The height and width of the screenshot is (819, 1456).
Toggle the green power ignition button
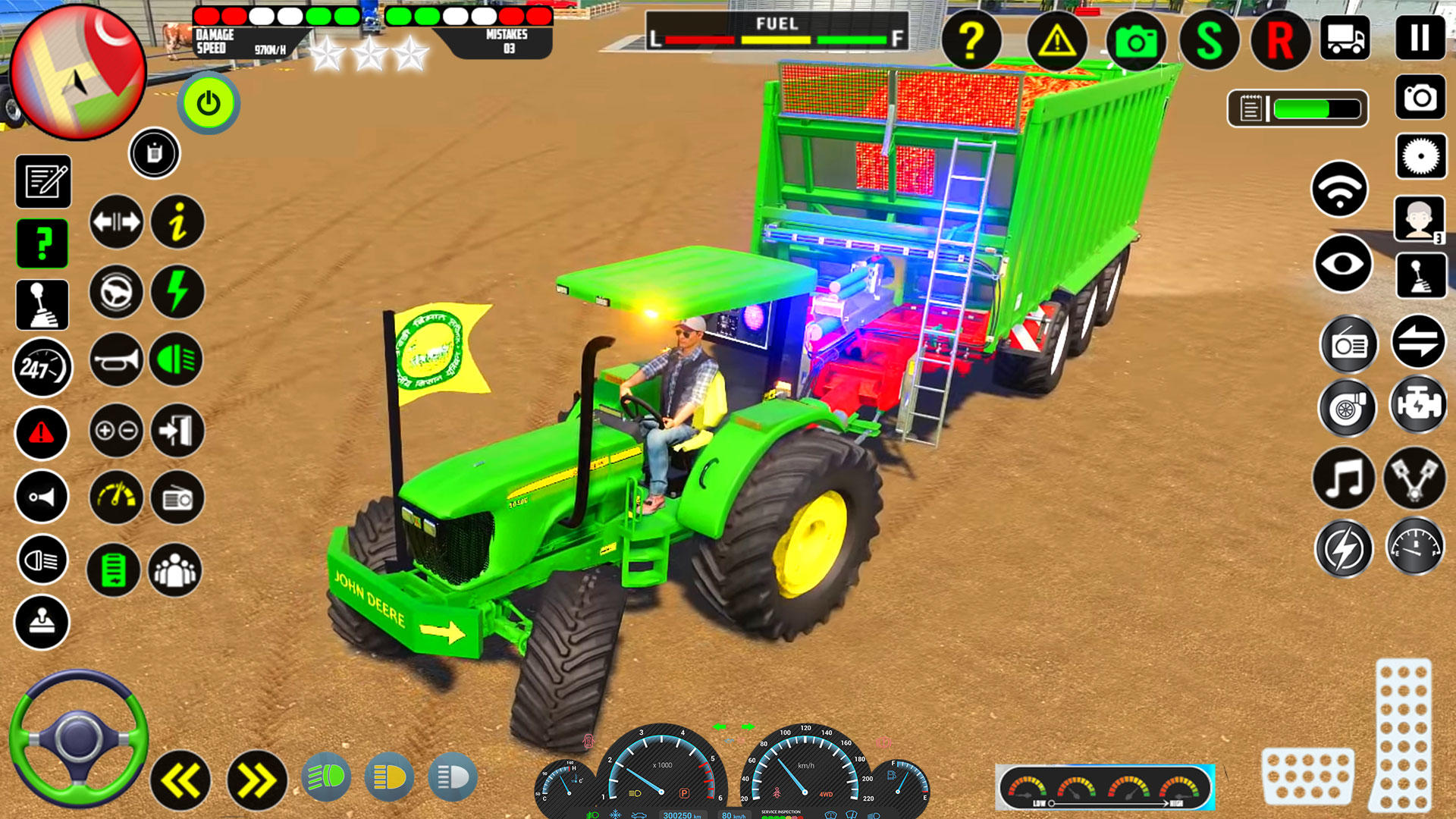tap(208, 104)
